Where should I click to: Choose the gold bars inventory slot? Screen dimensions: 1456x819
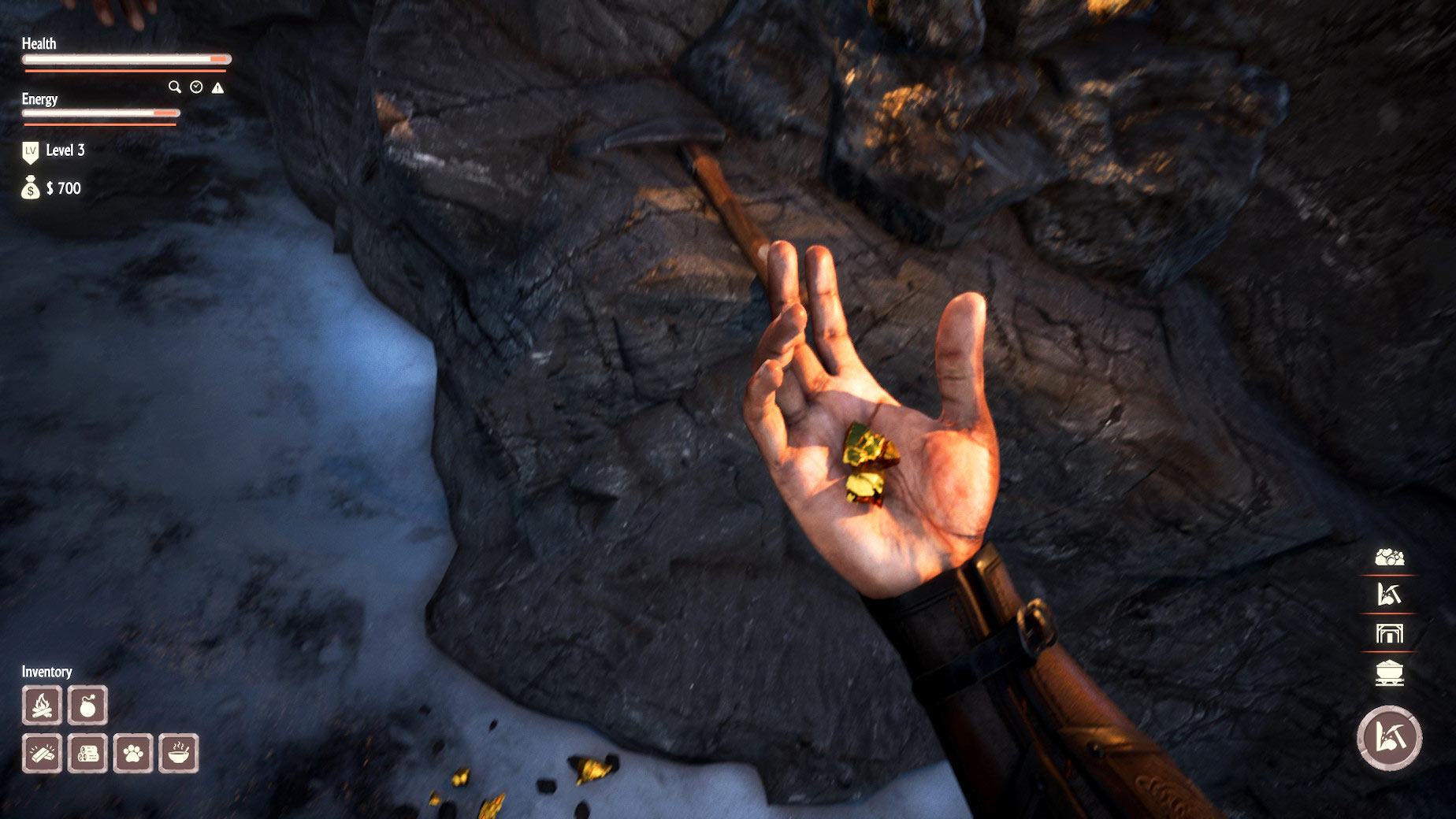click(x=43, y=754)
